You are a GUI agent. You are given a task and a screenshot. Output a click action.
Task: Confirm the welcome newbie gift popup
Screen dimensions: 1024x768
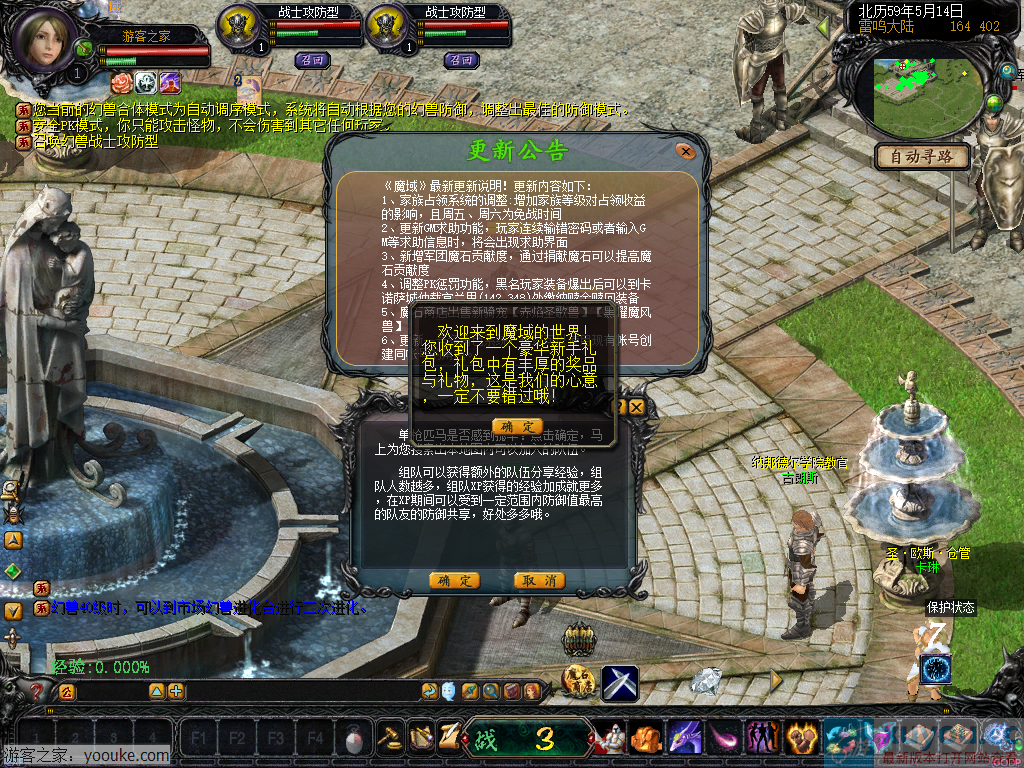click(x=517, y=426)
